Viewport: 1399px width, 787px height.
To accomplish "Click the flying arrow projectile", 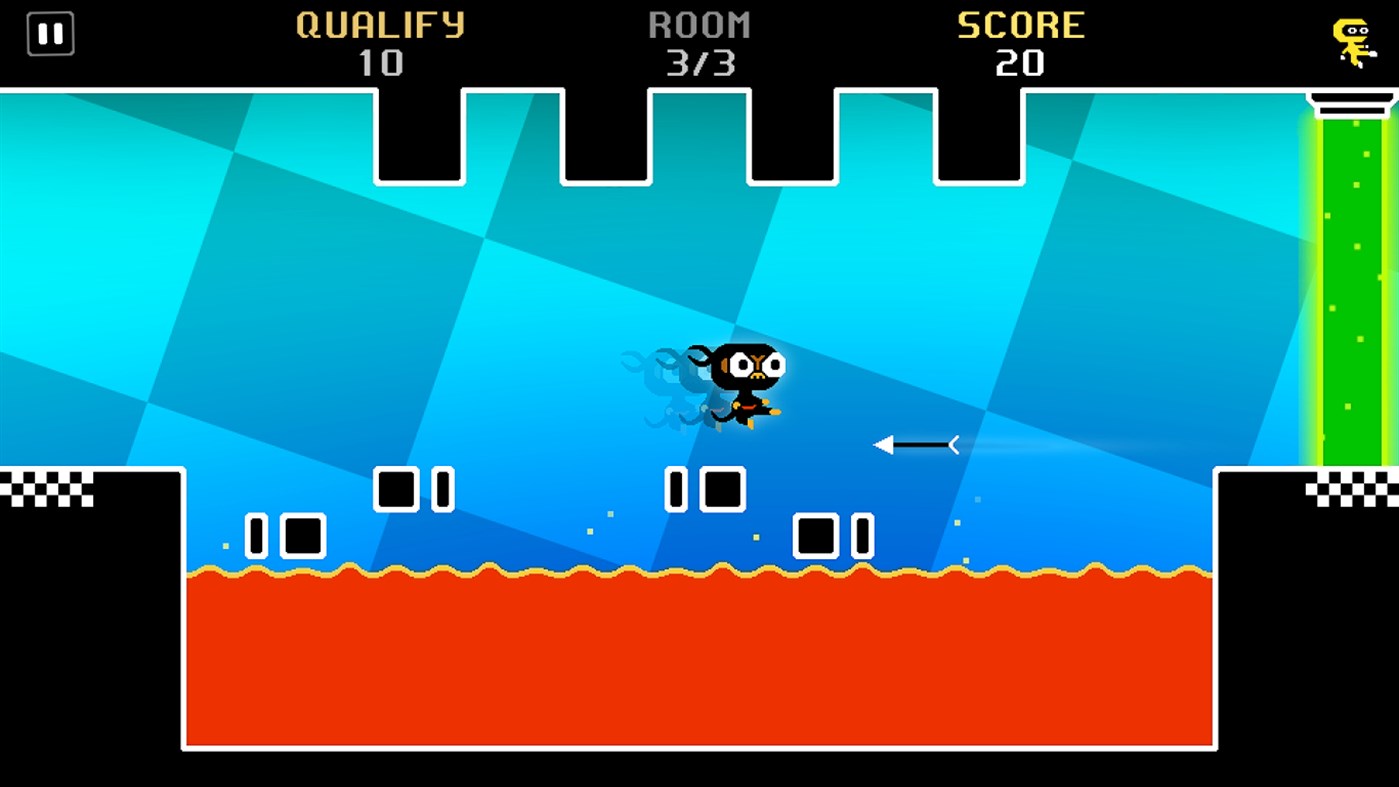I will (915, 442).
